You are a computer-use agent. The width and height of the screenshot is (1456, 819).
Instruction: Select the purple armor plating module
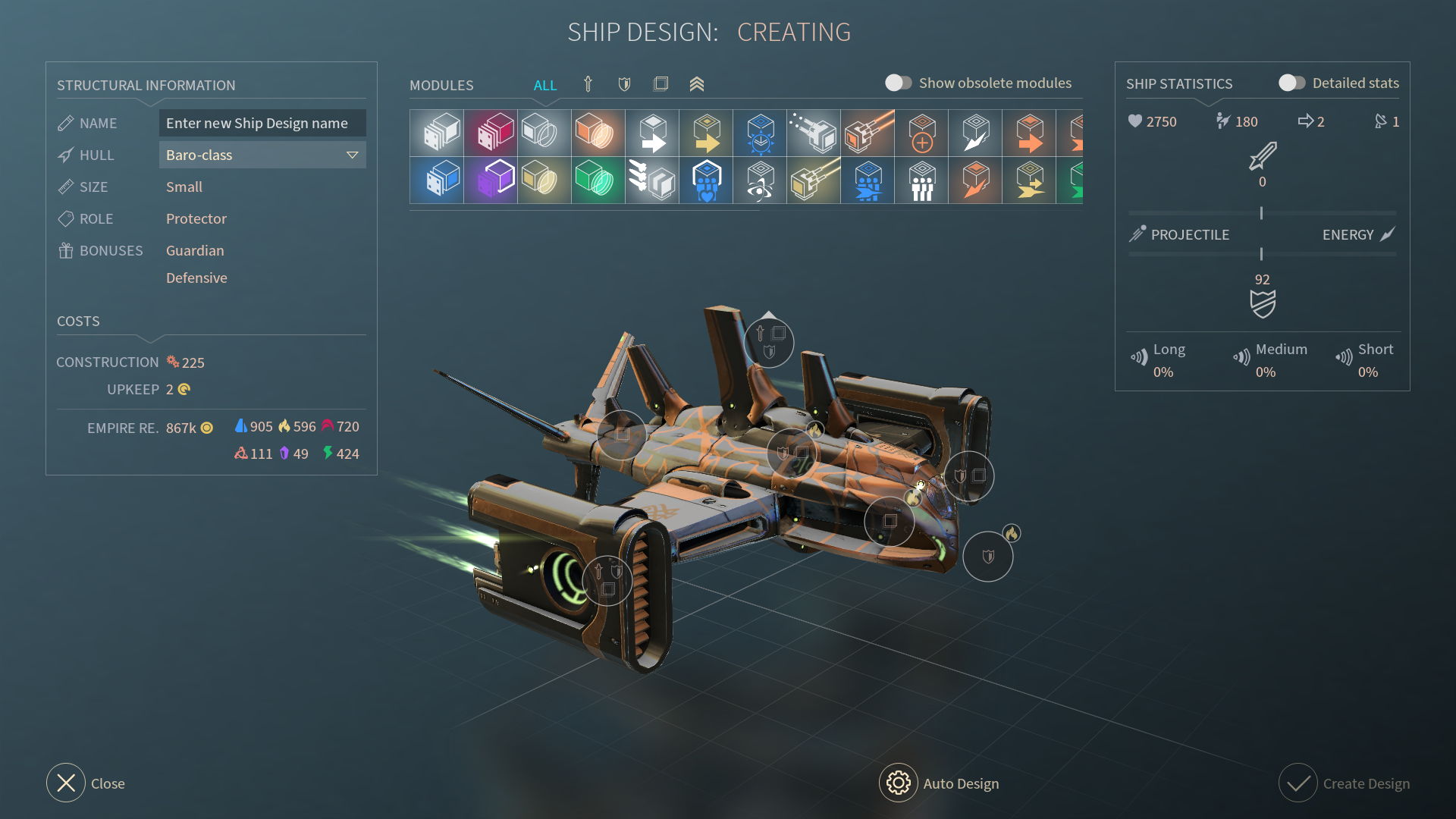491,180
